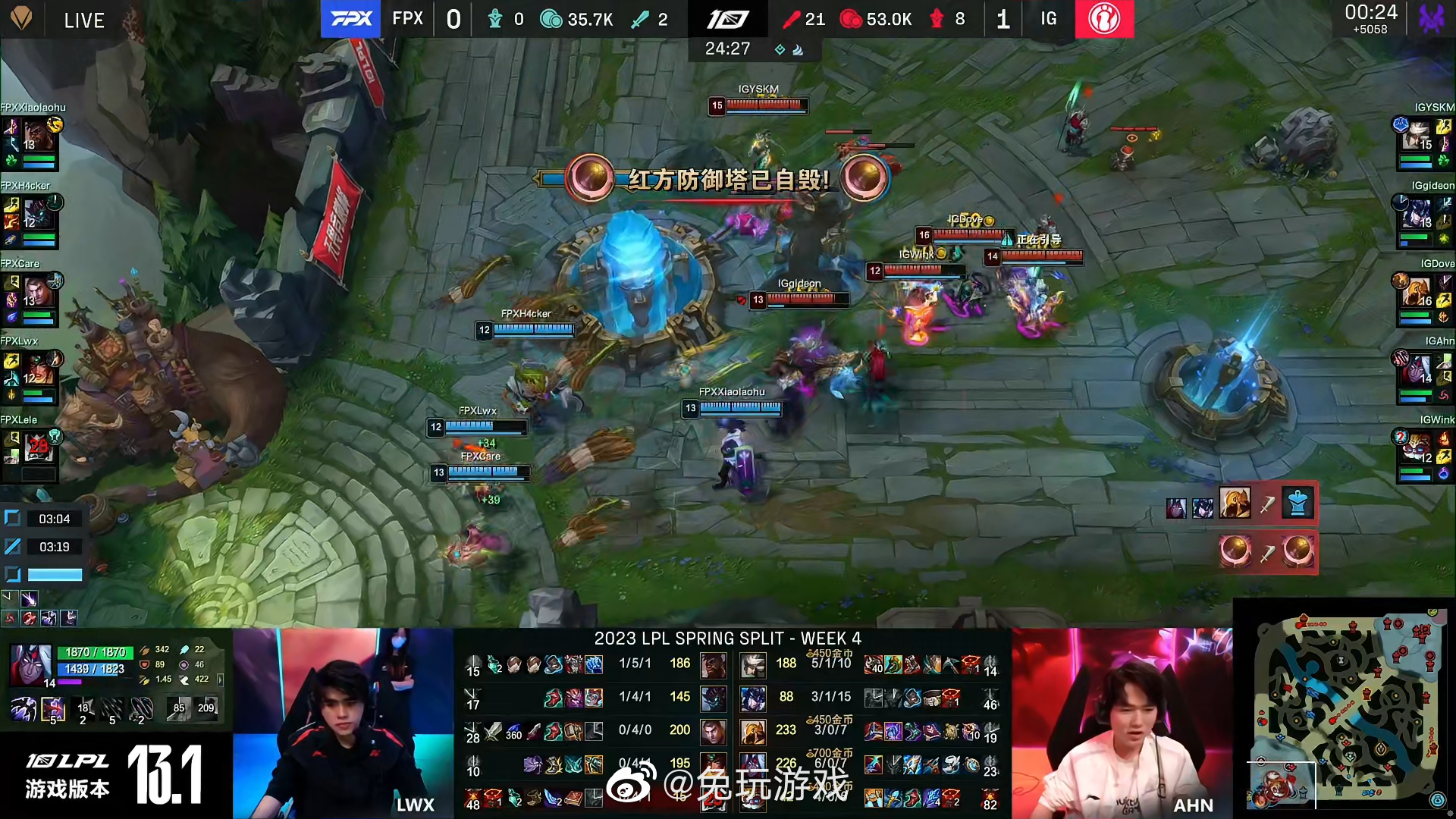Select the dragon icon next to FPX's count
This screenshot has height=819, width=1456.
(497, 20)
